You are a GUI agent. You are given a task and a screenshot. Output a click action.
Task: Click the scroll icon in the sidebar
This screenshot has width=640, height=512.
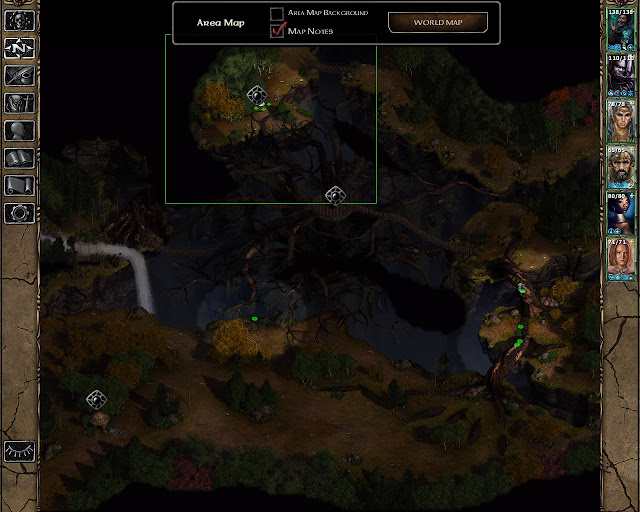[x=20, y=185]
